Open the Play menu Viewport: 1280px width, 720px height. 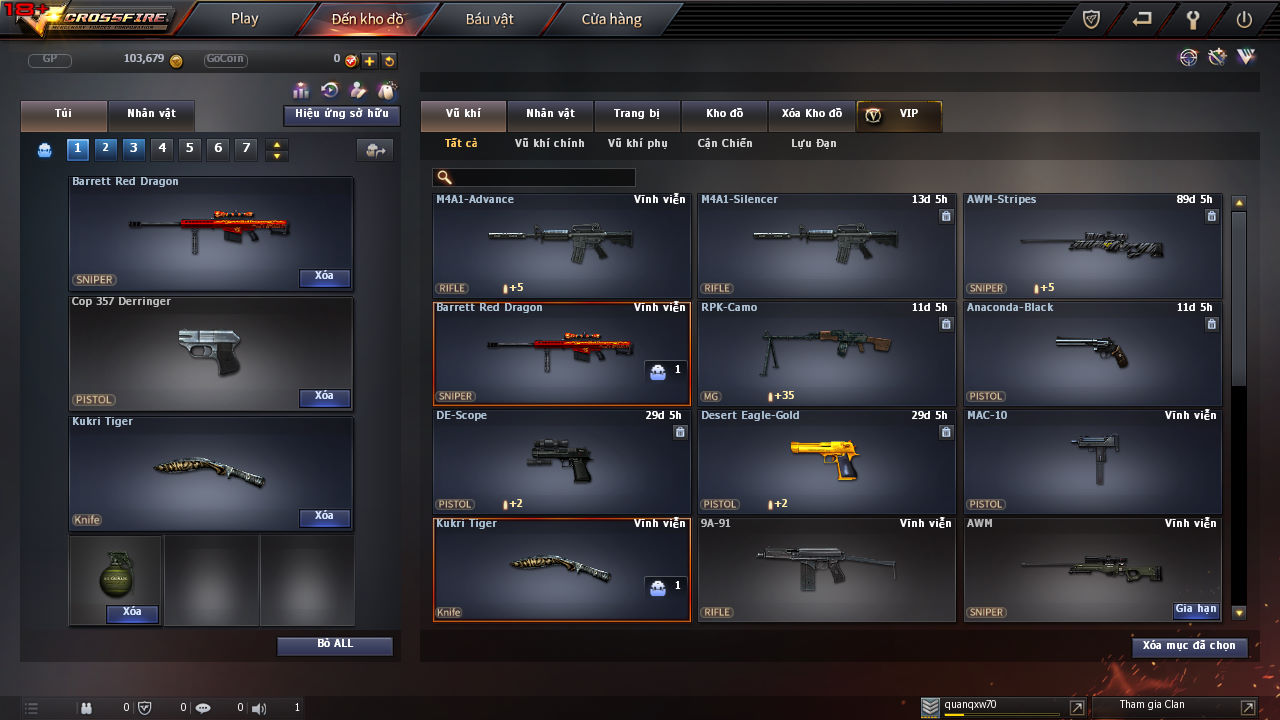click(244, 19)
